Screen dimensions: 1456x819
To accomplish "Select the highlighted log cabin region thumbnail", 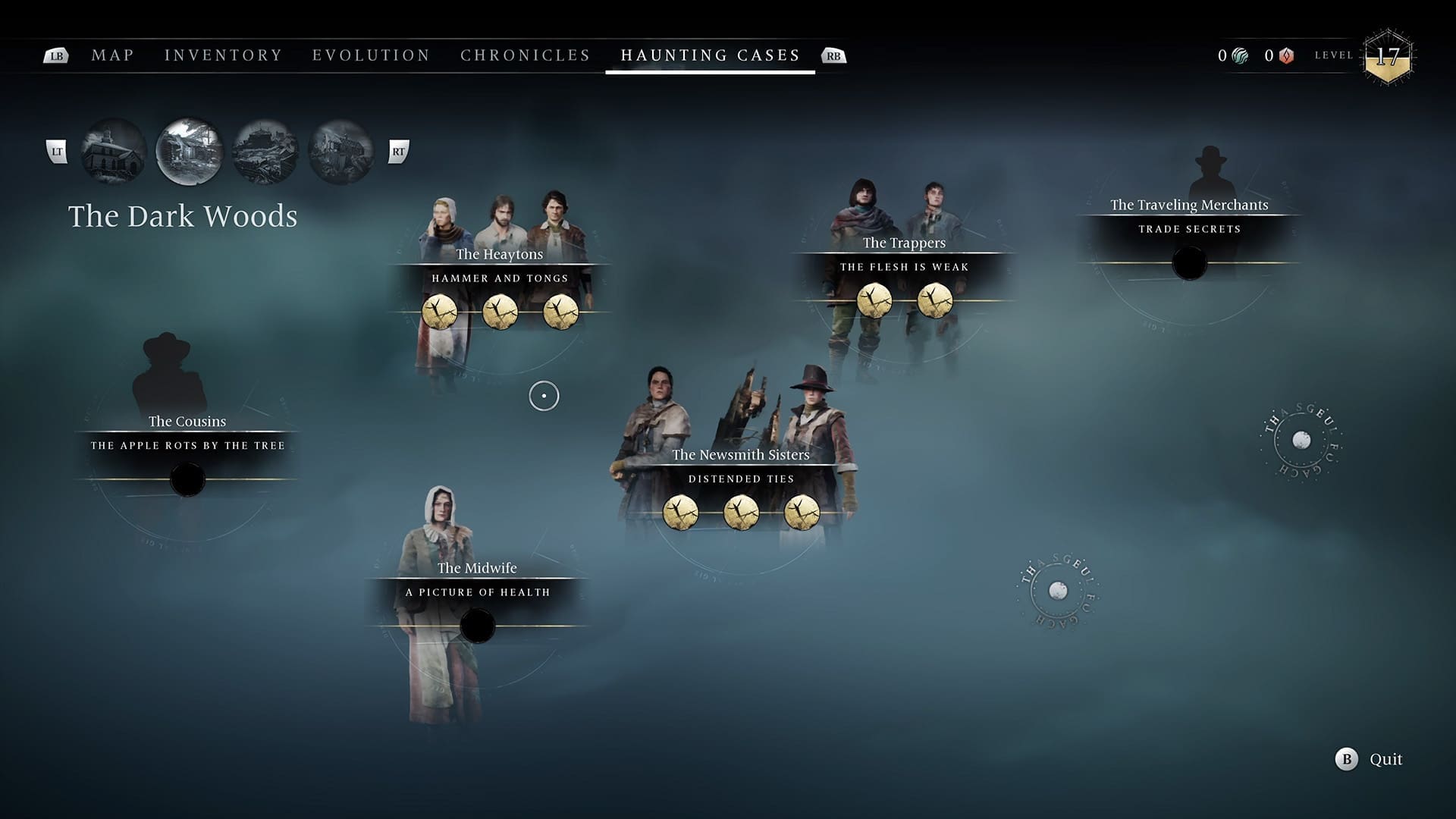I will click(x=189, y=152).
